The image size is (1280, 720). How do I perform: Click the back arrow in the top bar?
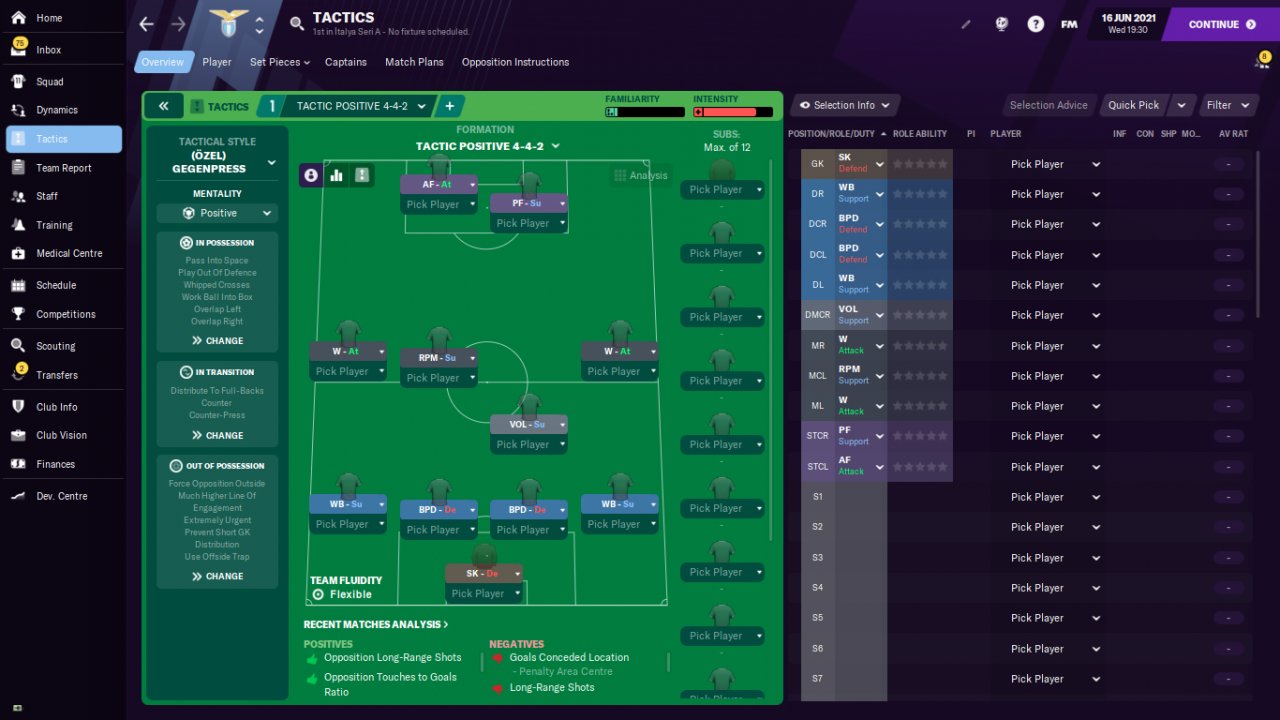click(147, 24)
